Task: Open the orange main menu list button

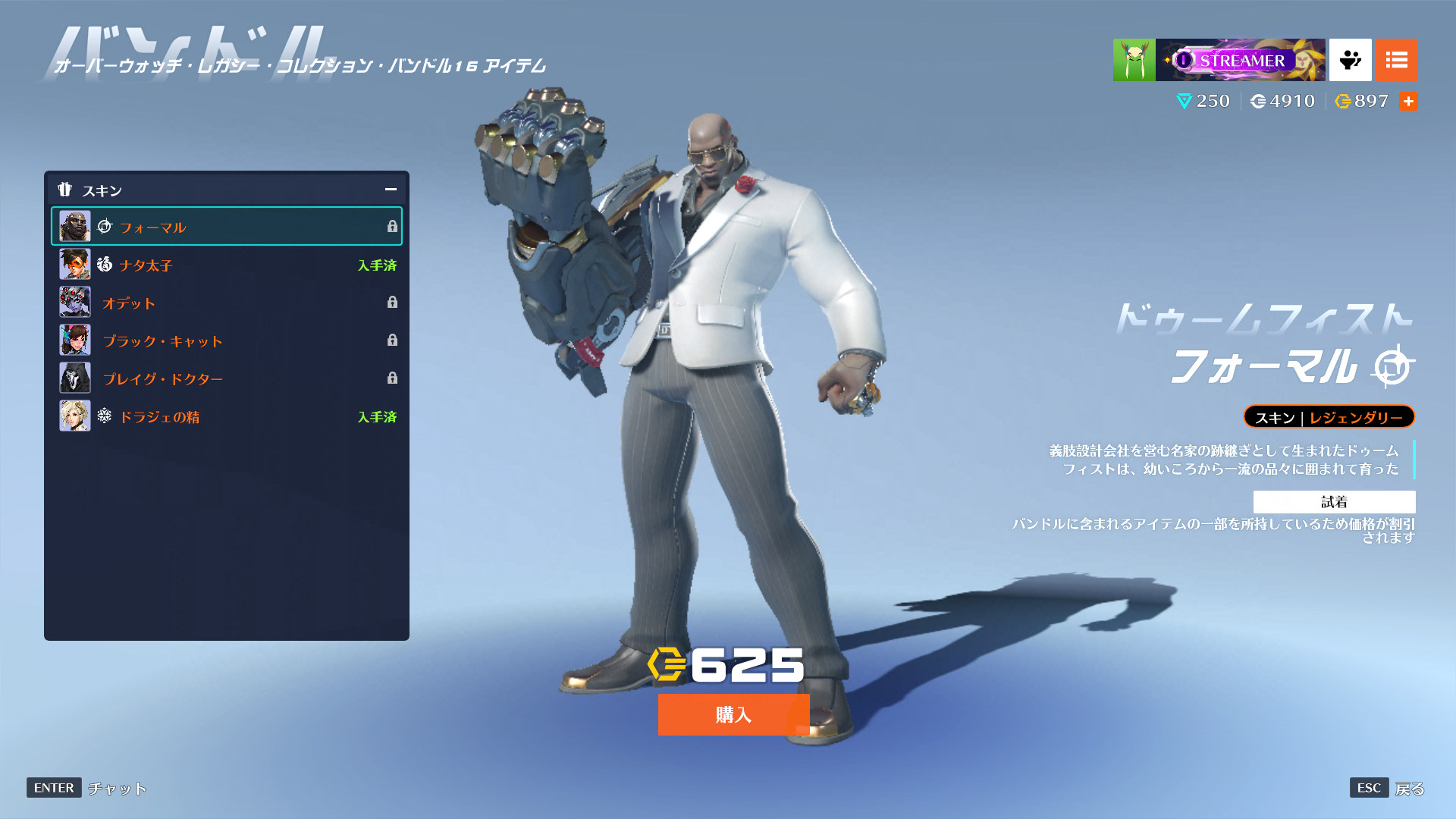Action: [1396, 60]
